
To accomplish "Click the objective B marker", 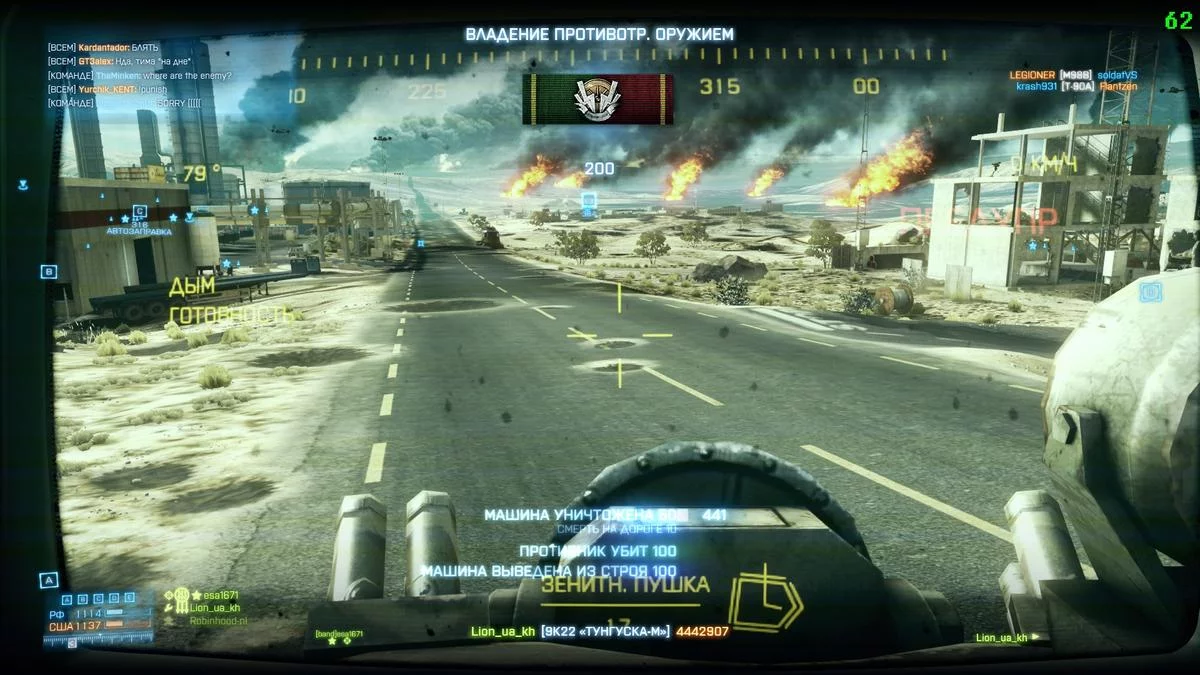I will 48,271.
